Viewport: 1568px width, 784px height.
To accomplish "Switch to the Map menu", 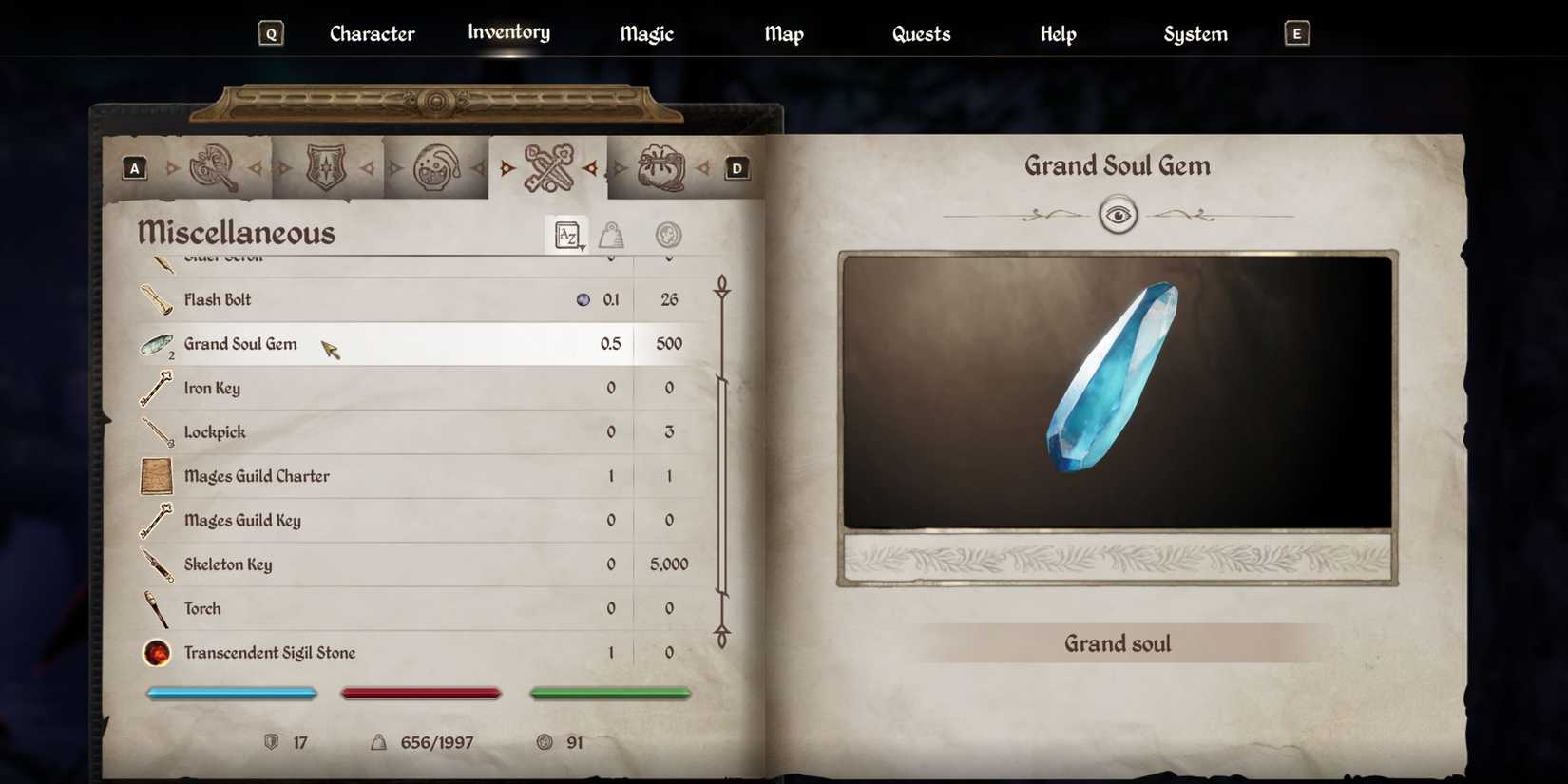I will click(x=783, y=33).
